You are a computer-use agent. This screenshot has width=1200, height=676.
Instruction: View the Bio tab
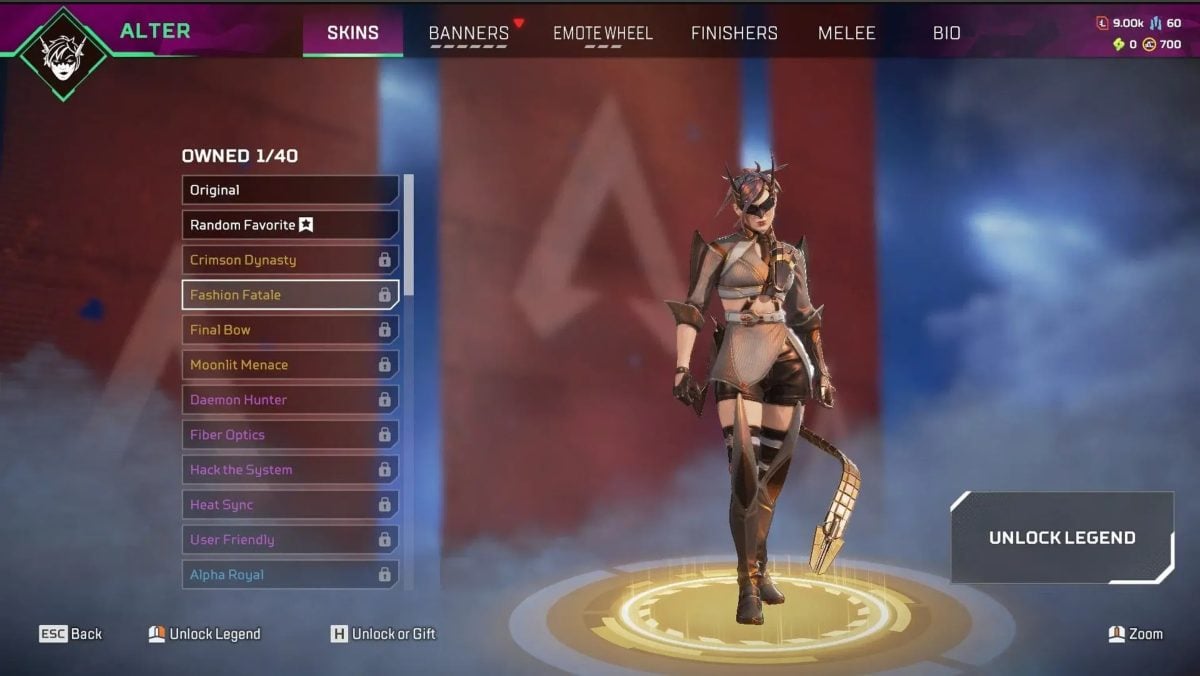946,33
